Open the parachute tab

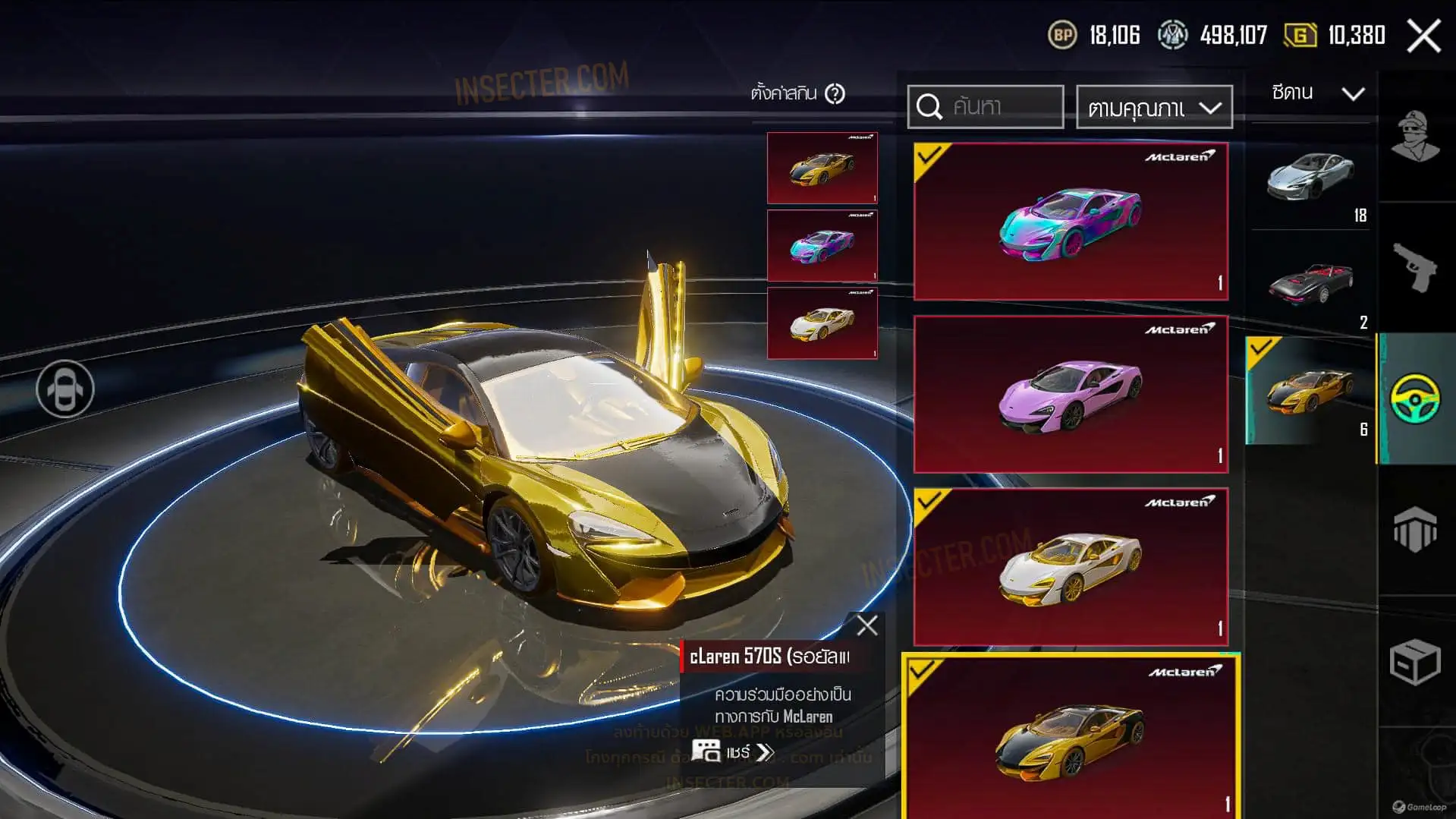(1416, 529)
